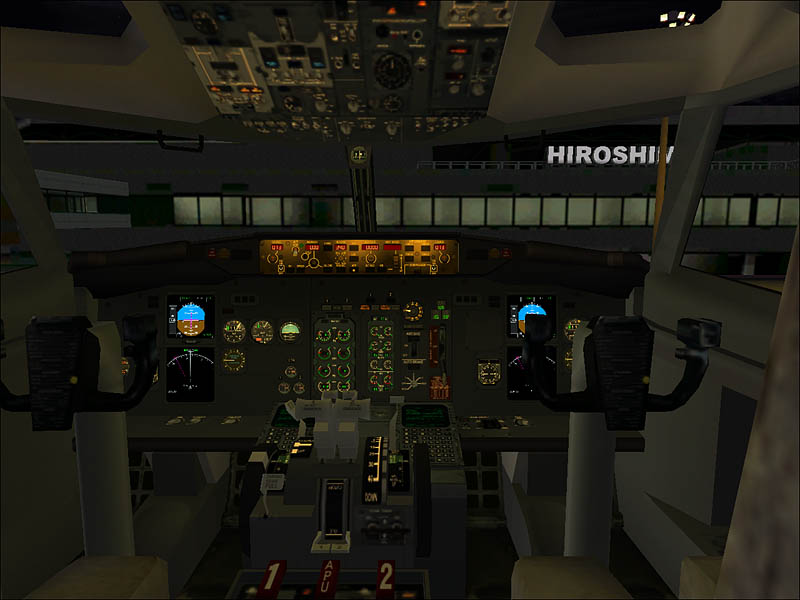
Task: Pull the engine 1 fire handle
Action: (274, 579)
